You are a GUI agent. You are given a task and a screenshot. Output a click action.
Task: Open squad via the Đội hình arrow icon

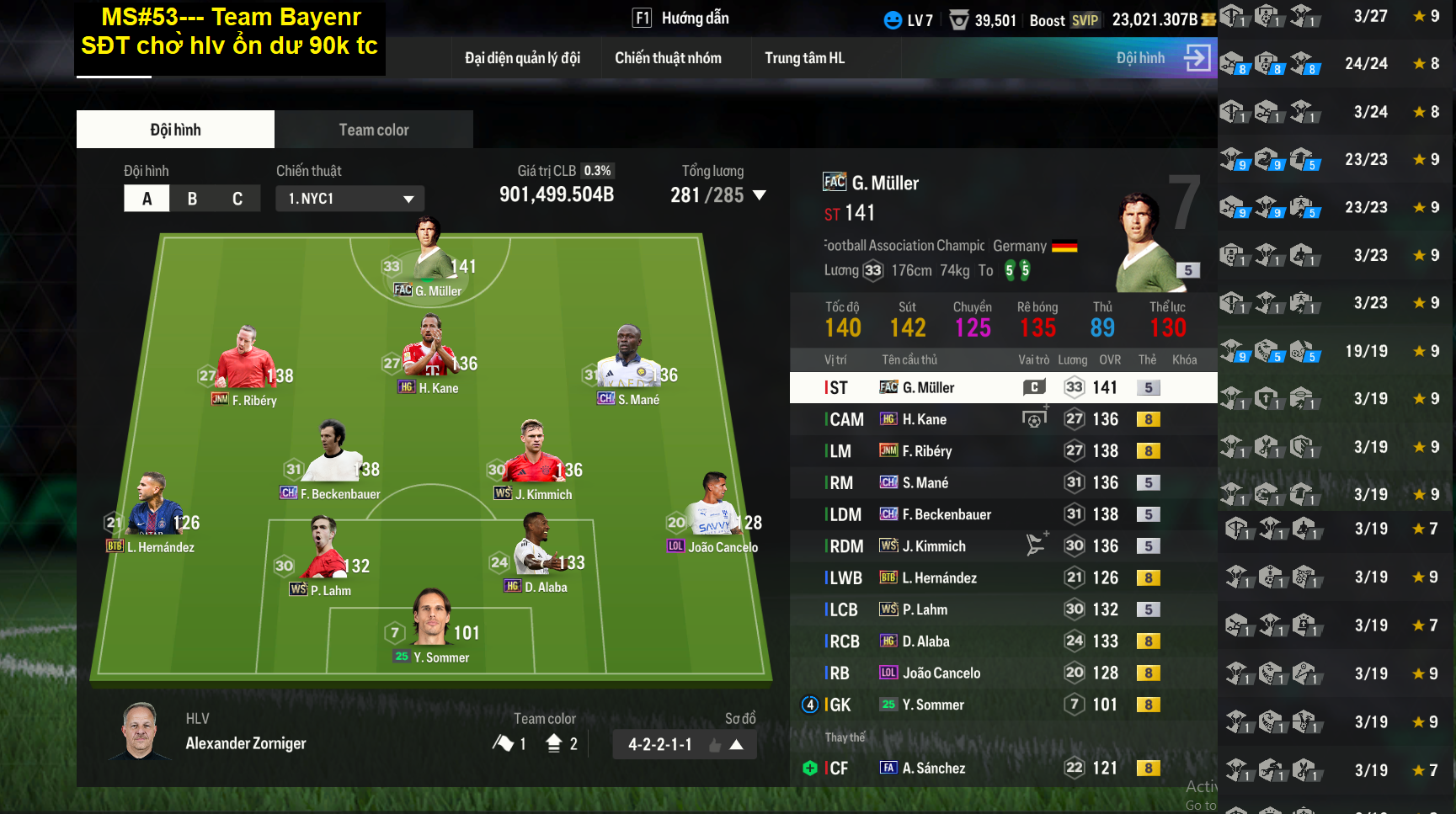coord(1197,58)
